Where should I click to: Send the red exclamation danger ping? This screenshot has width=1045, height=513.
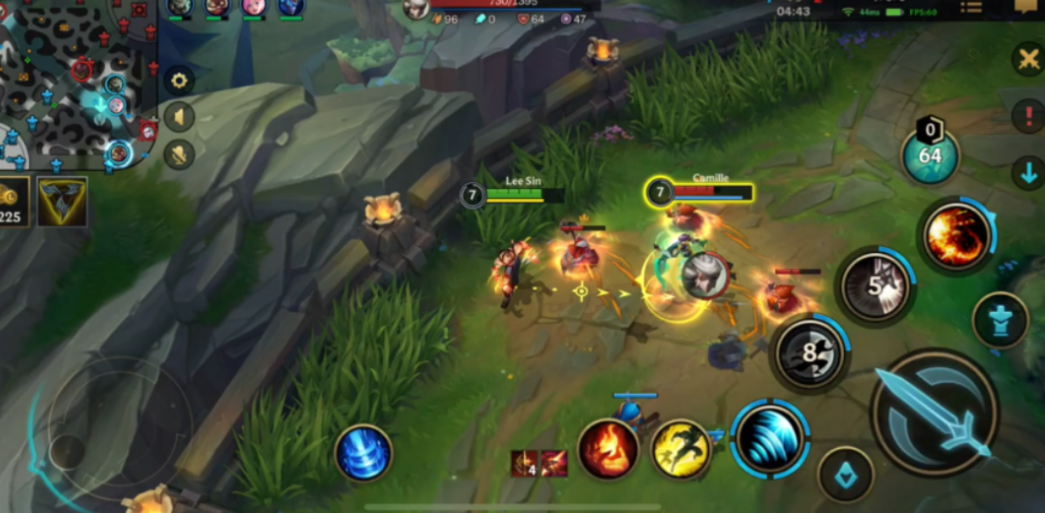point(1029,116)
